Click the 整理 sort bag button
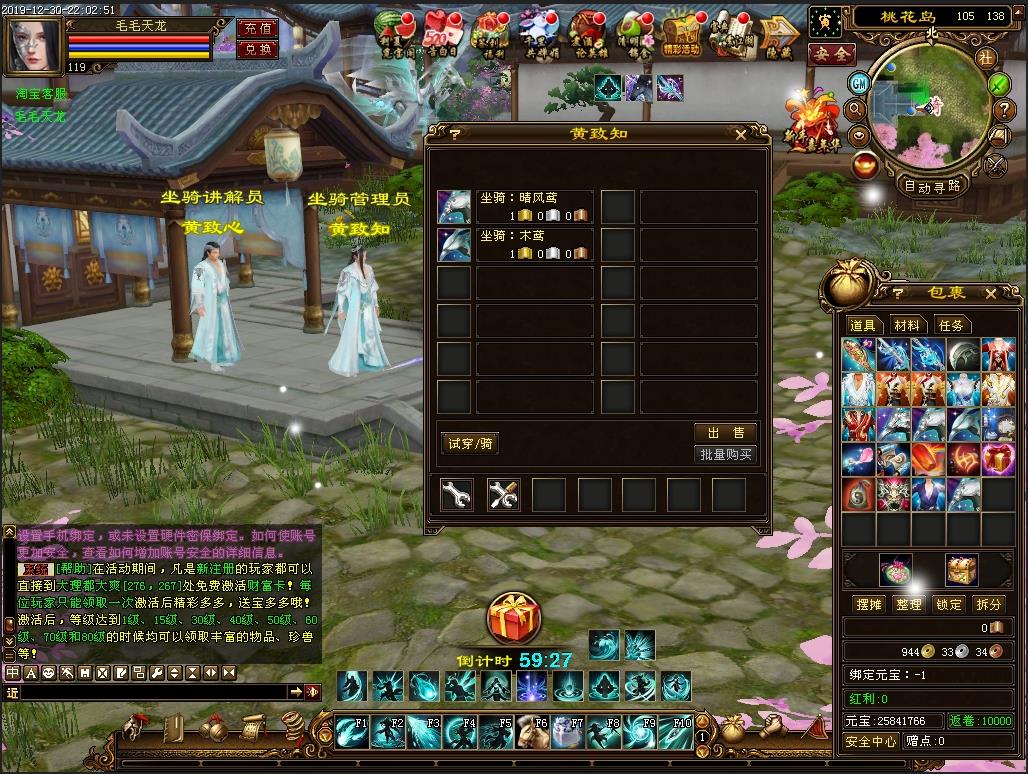 909,604
